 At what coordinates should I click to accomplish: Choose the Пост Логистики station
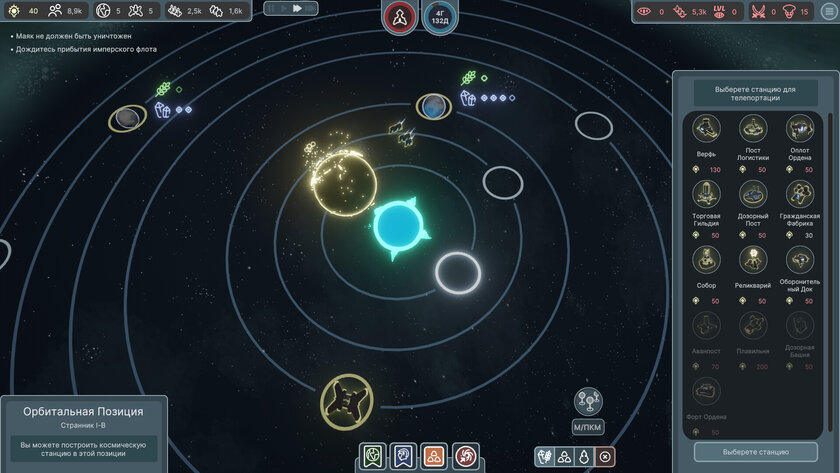(x=753, y=128)
